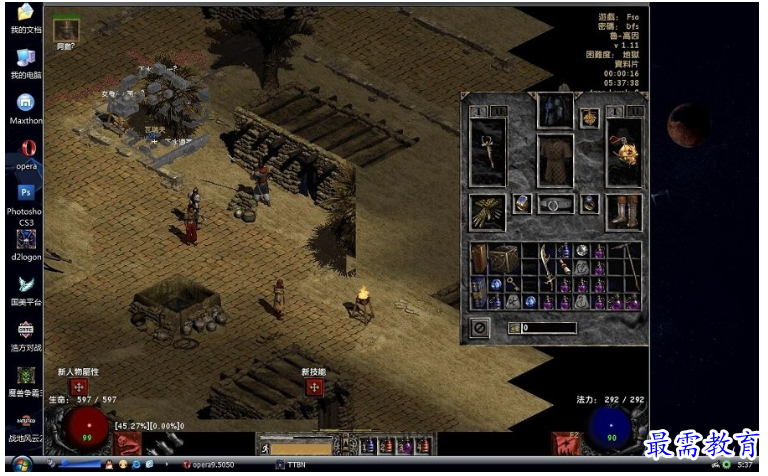Pick up the equipped gloves
768x476 pixels.
(487, 211)
